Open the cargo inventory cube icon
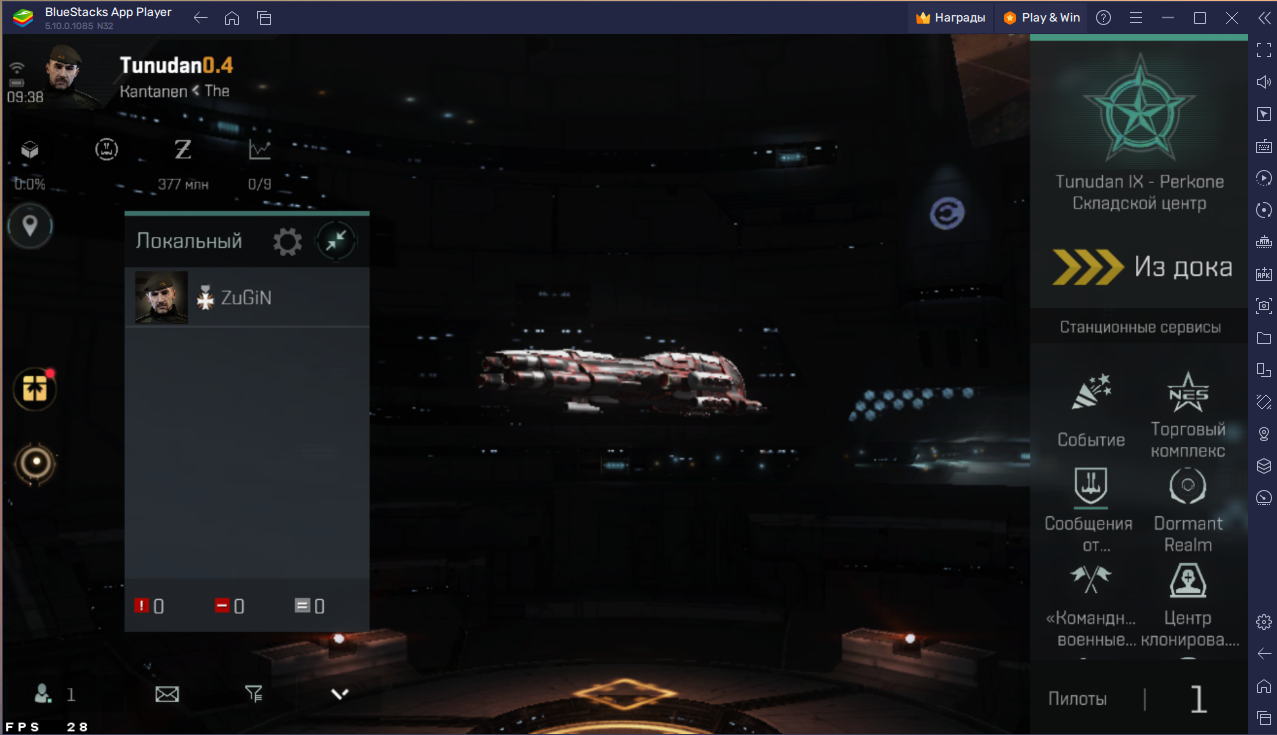Image resolution: width=1277 pixels, height=735 pixels. point(30,150)
